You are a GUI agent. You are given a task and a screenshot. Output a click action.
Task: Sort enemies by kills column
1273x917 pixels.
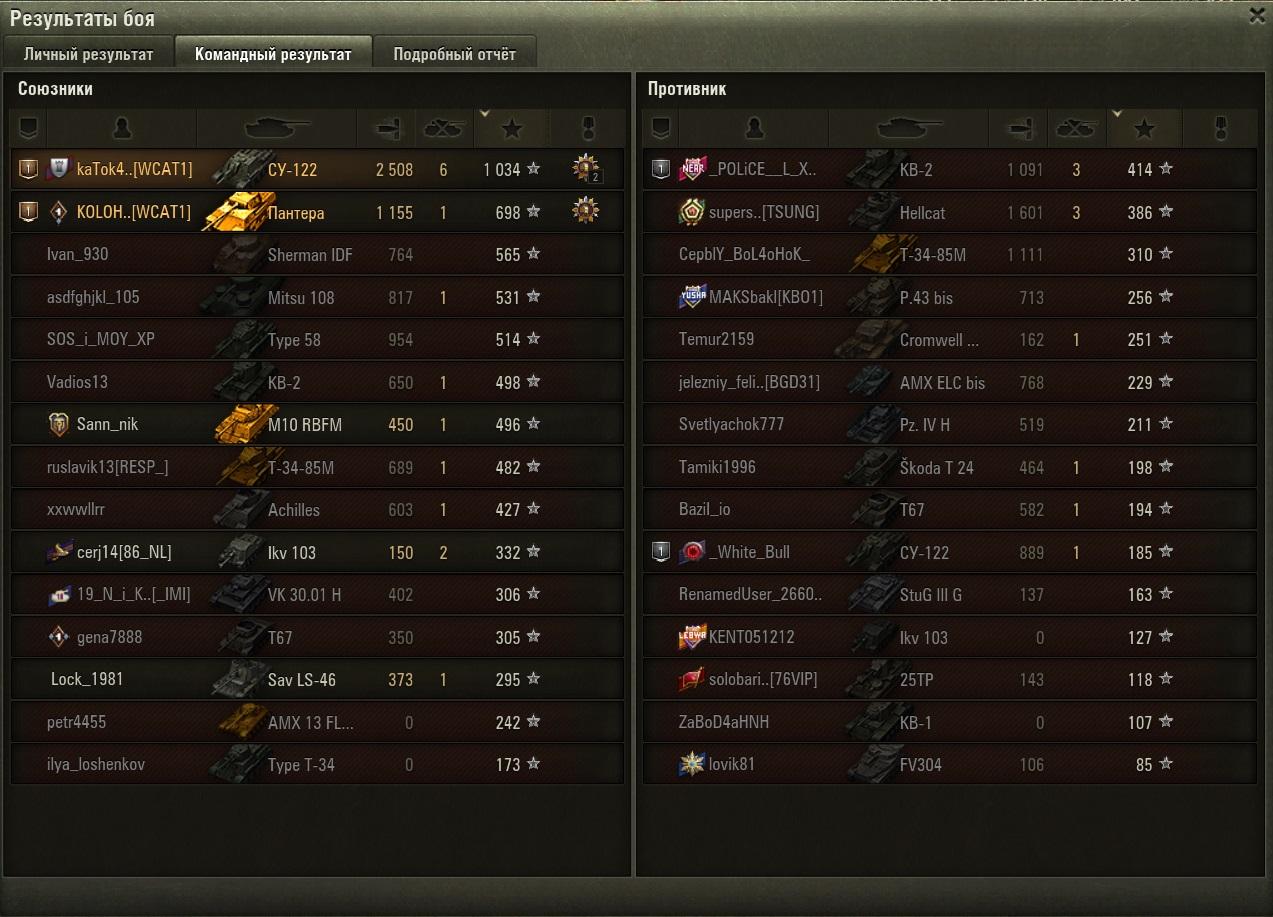[1076, 128]
